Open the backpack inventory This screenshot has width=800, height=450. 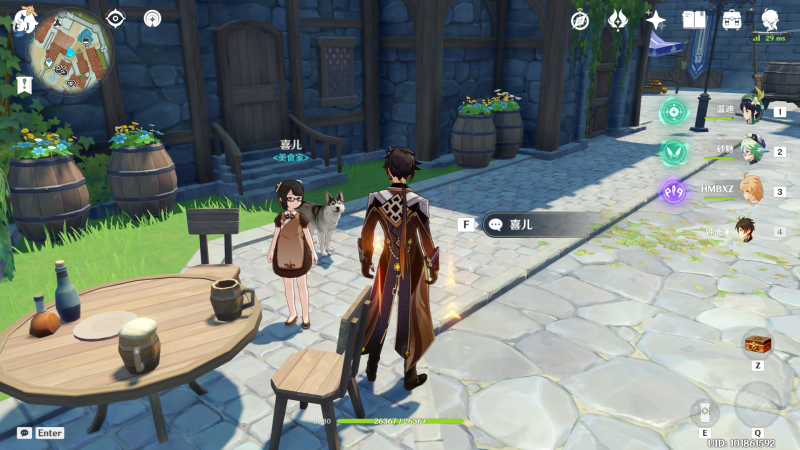pyautogui.click(x=732, y=20)
